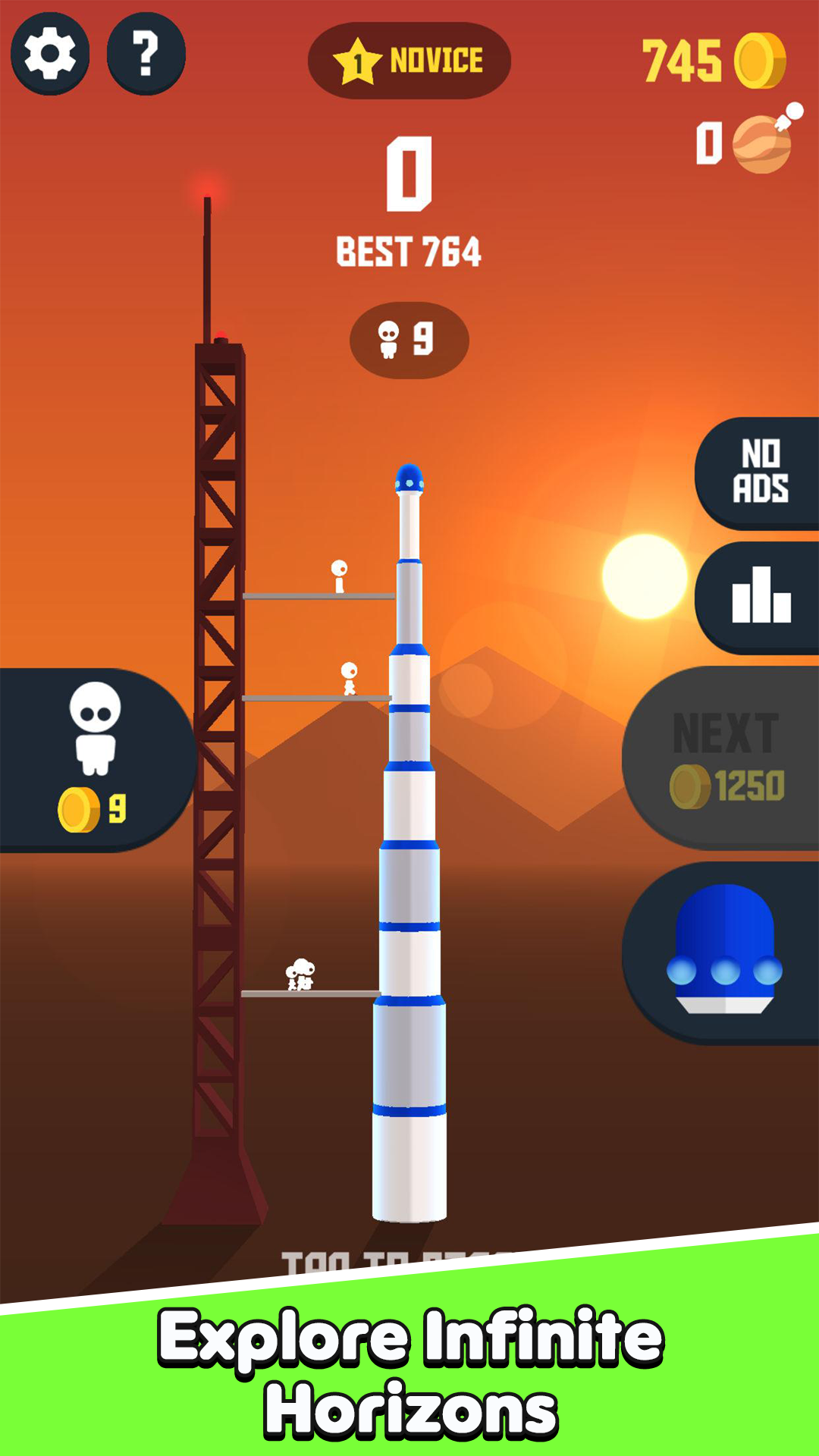Open the blue rocket capsule selector
819x1456 pixels.
pyautogui.click(x=724, y=952)
